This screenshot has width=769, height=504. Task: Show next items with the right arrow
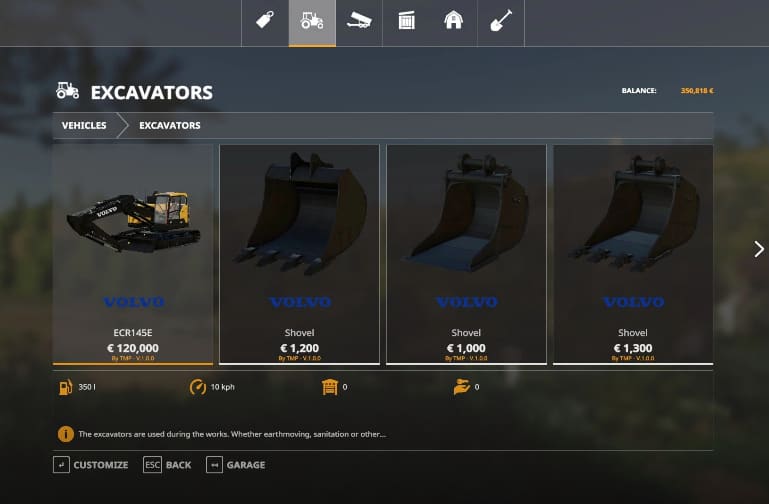758,249
